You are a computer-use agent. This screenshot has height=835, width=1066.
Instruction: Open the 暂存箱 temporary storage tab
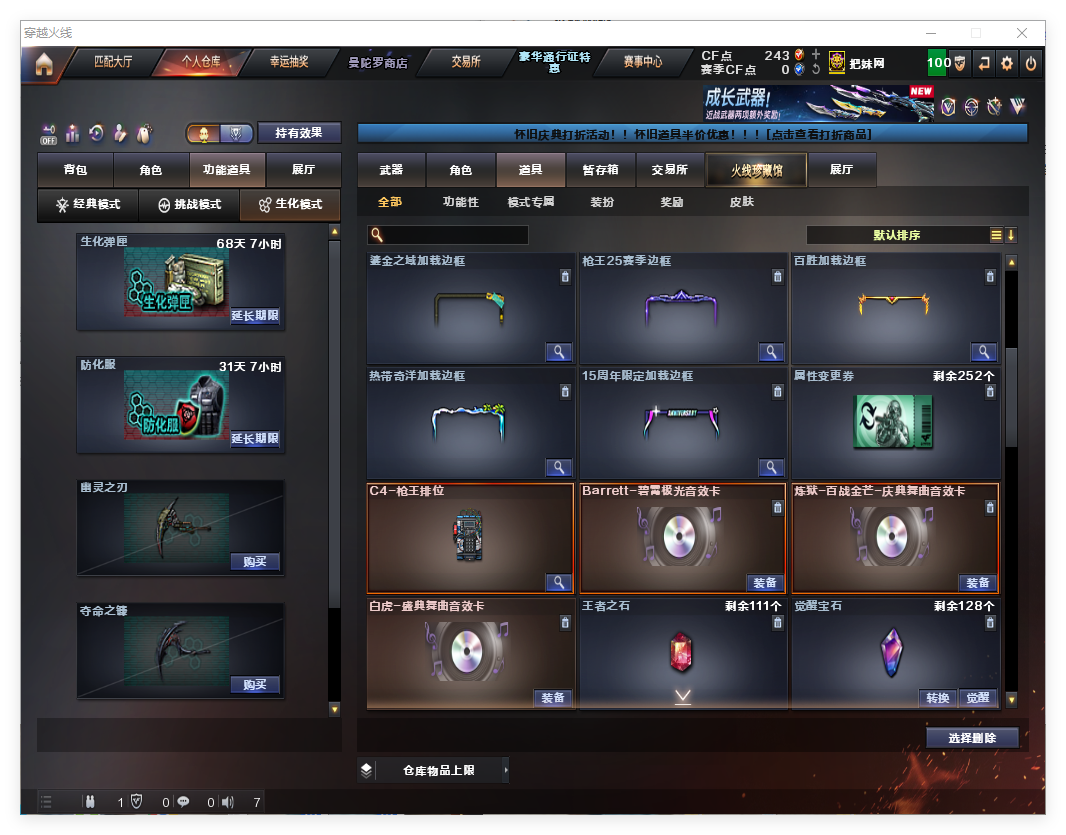(x=600, y=170)
